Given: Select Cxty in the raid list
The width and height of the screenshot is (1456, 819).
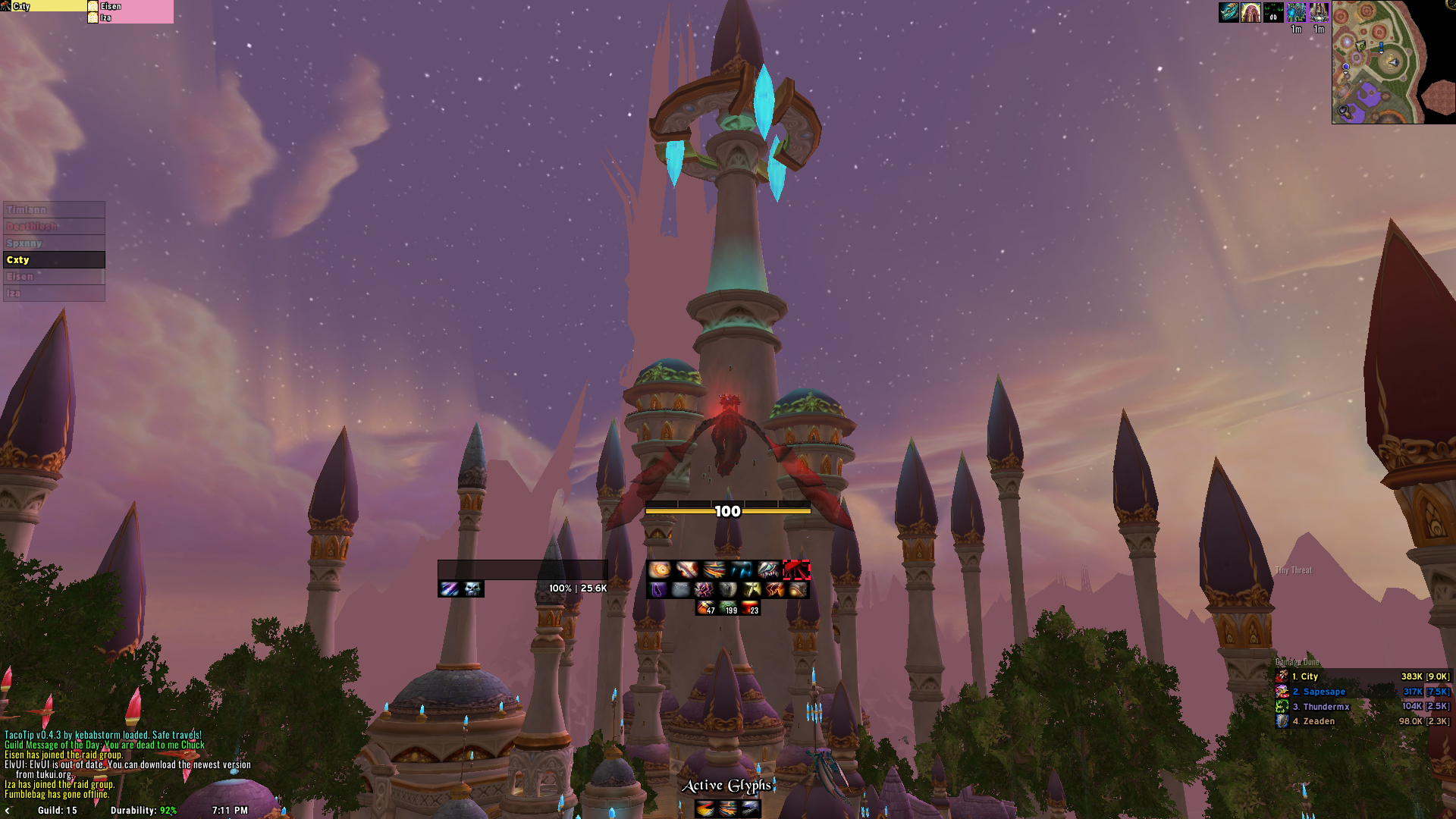Looking at the screenshot, I should coord(54,260).
